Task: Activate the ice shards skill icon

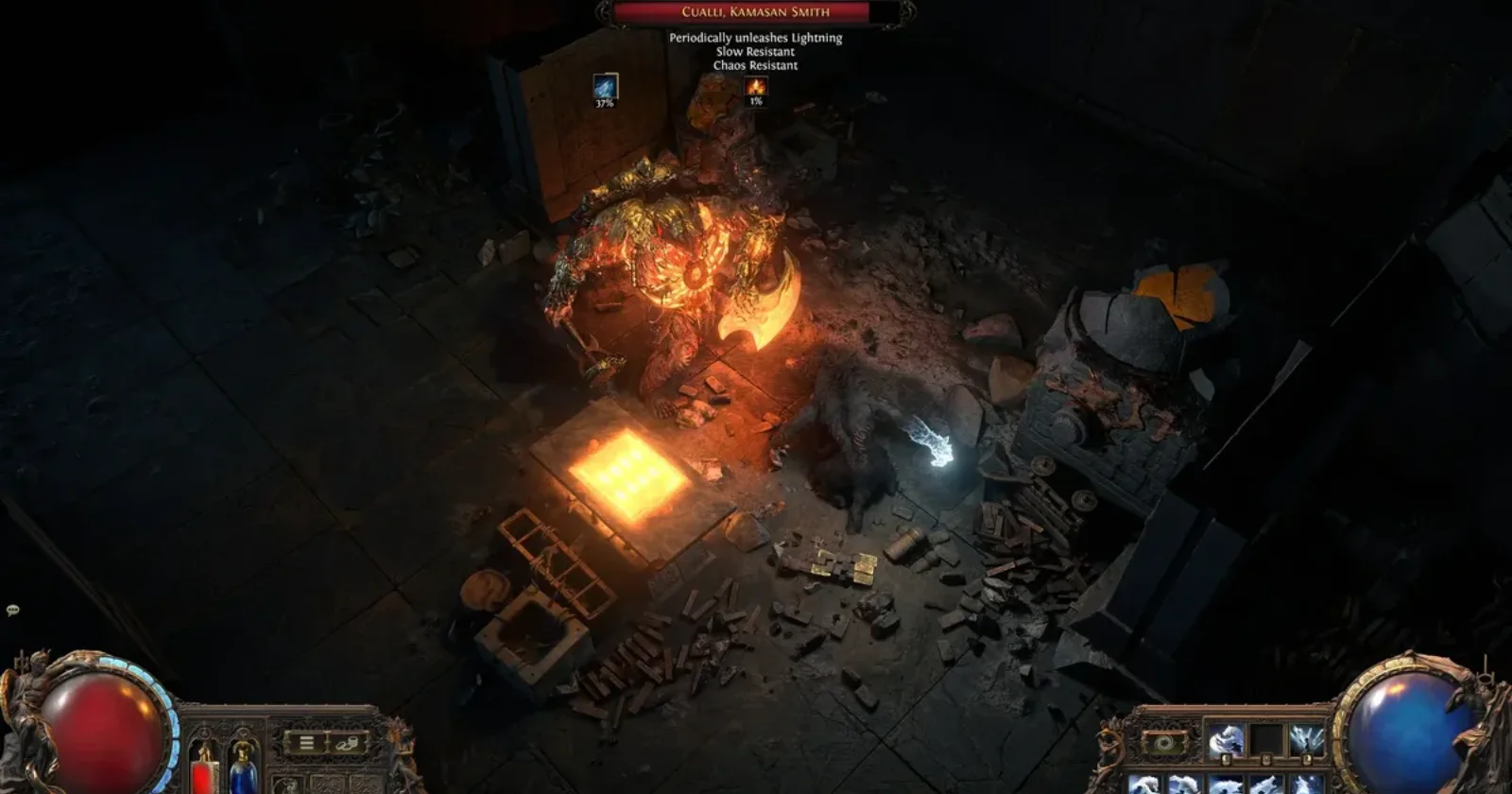Action: coord(1308,740)
